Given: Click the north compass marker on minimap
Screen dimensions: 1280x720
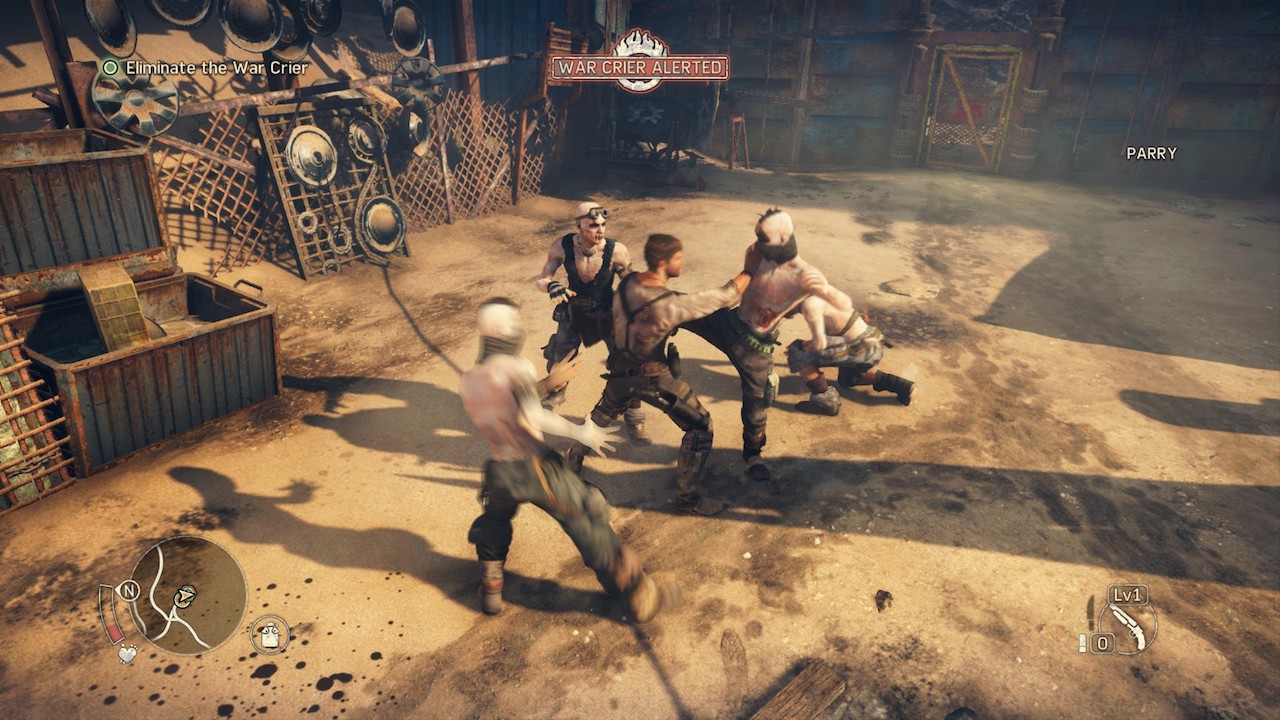Looking at the screenshot, I should (129, 590).
